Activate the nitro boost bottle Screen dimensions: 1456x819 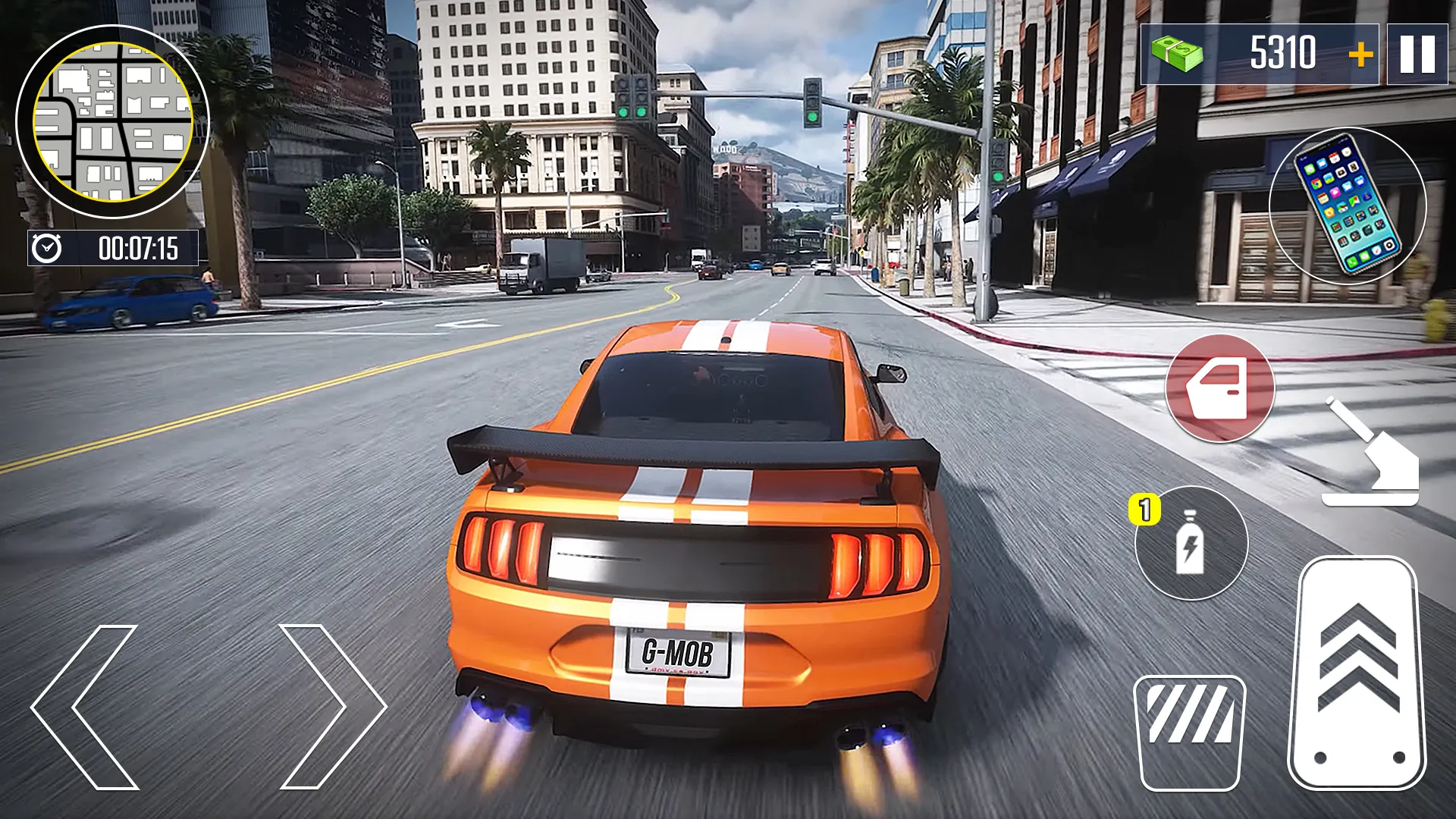1191,543
